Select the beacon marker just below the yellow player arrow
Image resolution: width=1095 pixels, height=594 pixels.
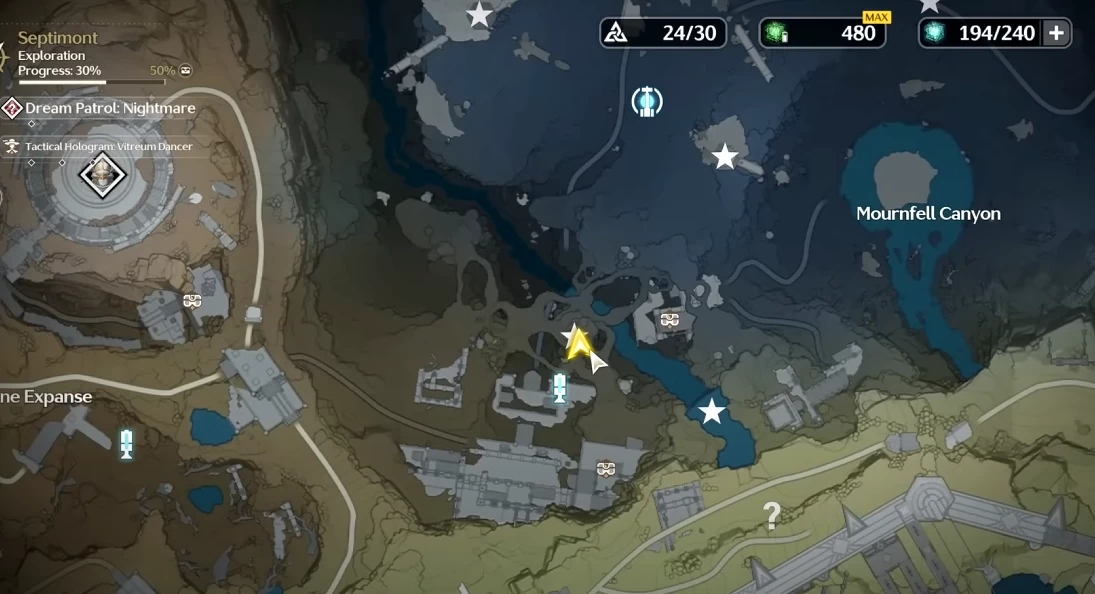[x=560, y=387]
